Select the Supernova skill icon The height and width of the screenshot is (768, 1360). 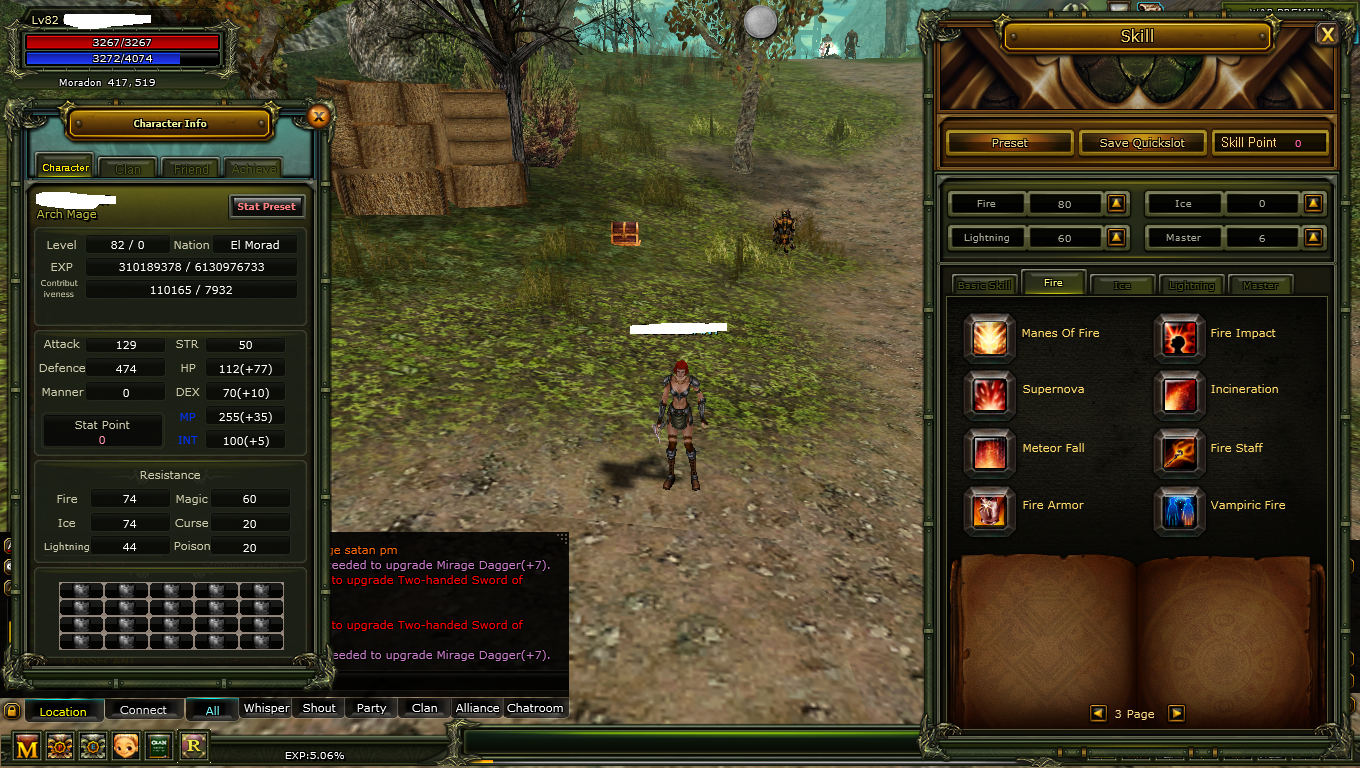[989, 396]
